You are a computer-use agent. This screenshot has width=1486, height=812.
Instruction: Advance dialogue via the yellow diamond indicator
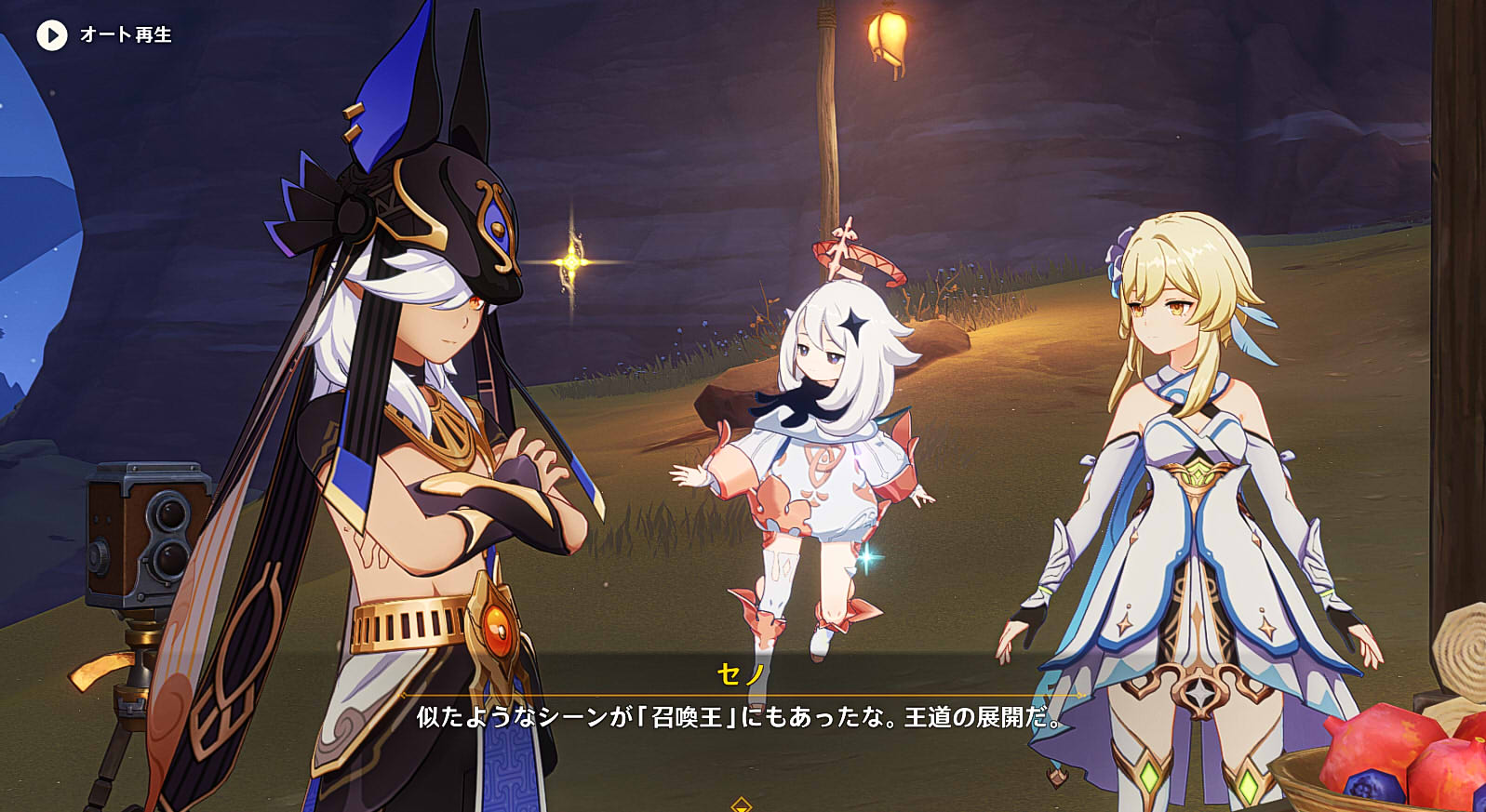coord(741,805)
